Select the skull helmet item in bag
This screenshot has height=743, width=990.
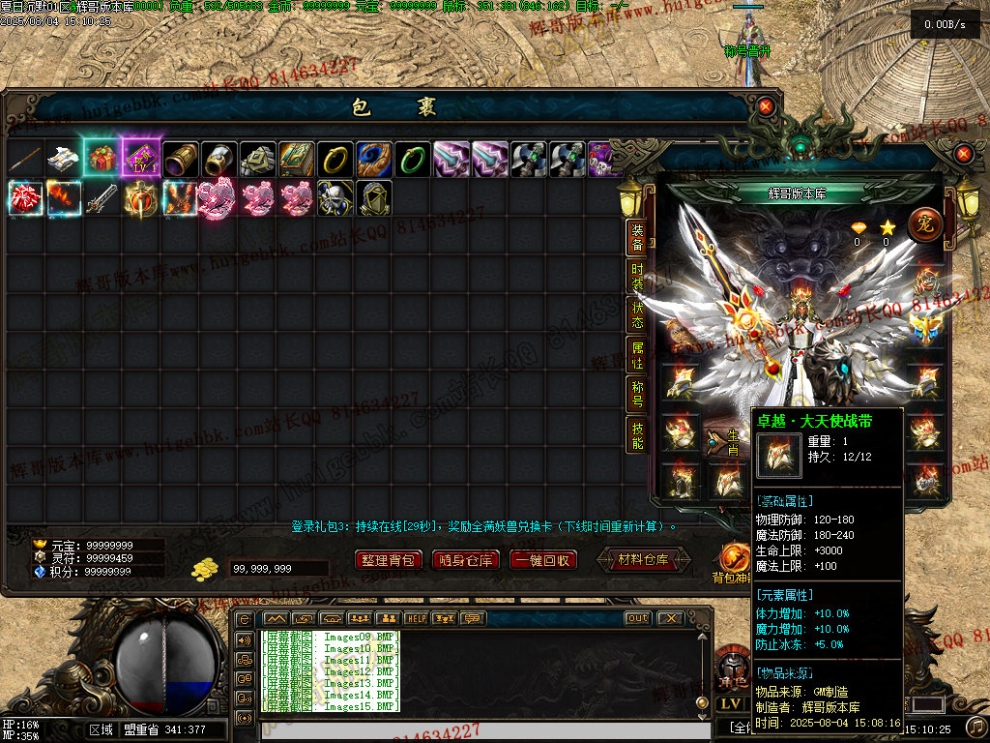point(335,197)
